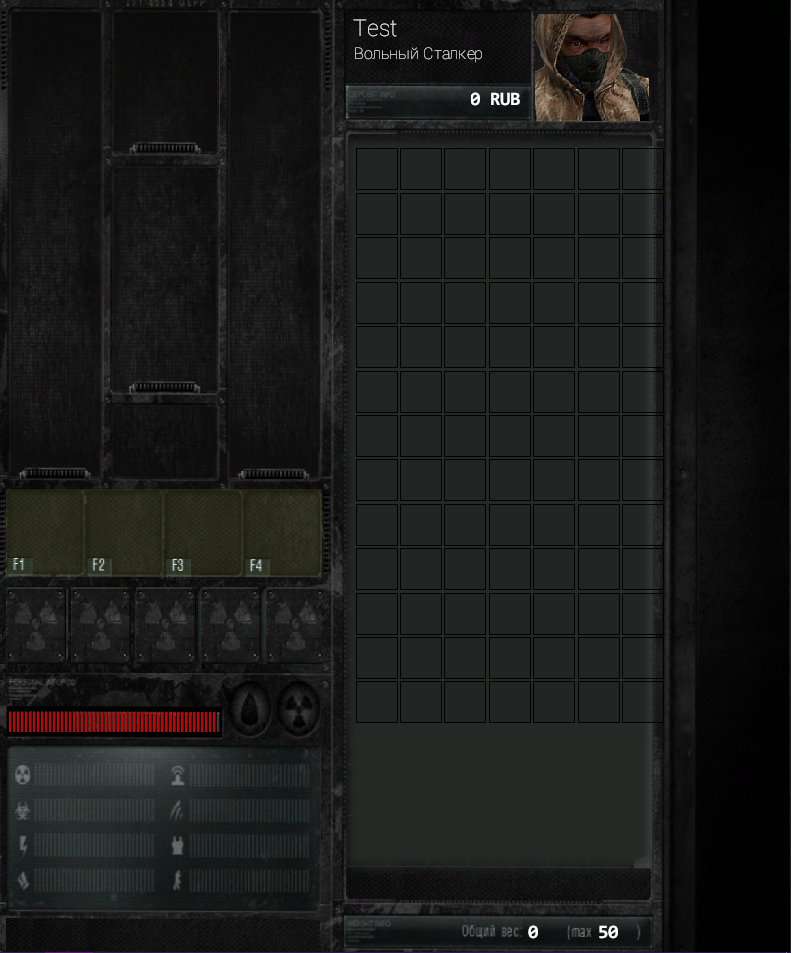
Task: Click the F4 quick slot
Action: pyautogui.click(x=283, y=533)
